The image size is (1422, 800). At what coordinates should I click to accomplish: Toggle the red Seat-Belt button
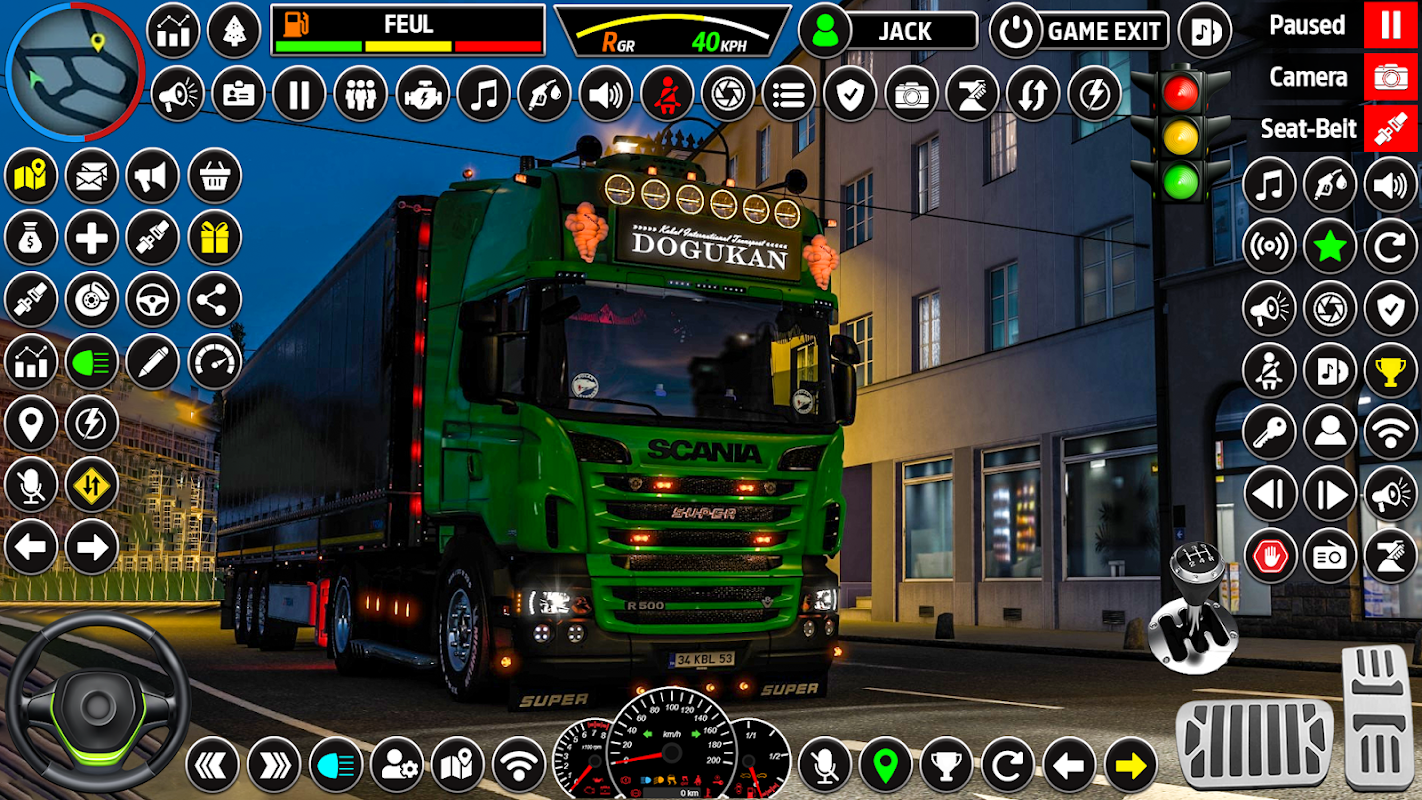1390,129
